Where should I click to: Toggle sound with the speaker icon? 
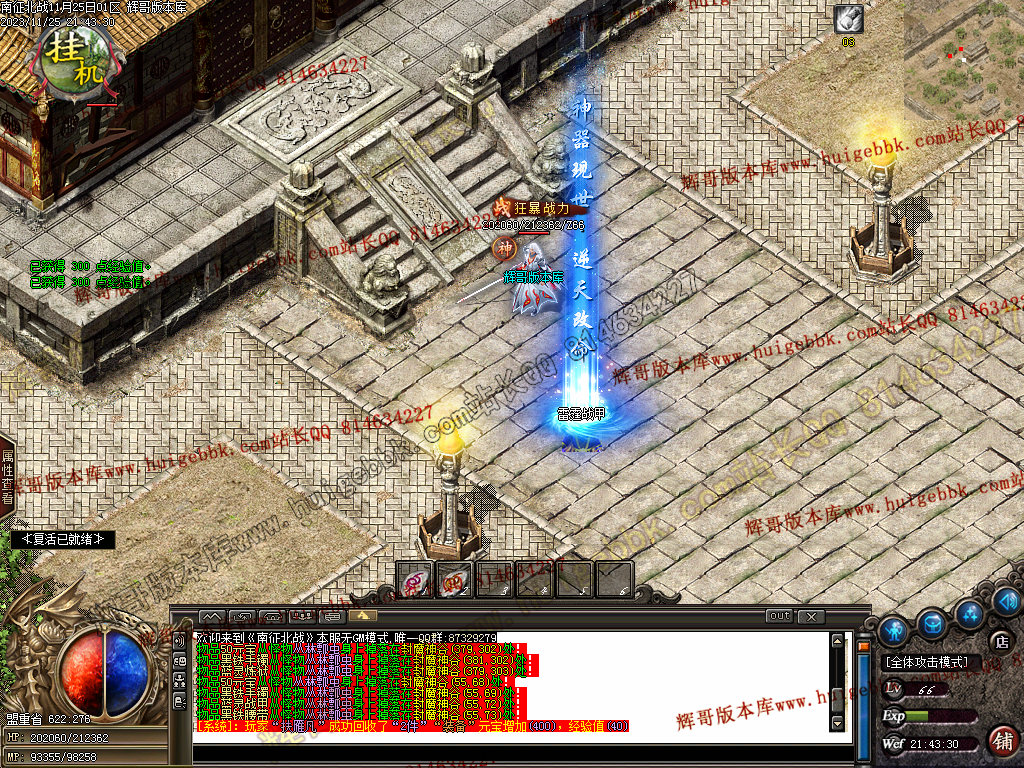[x=1007, y=601]
